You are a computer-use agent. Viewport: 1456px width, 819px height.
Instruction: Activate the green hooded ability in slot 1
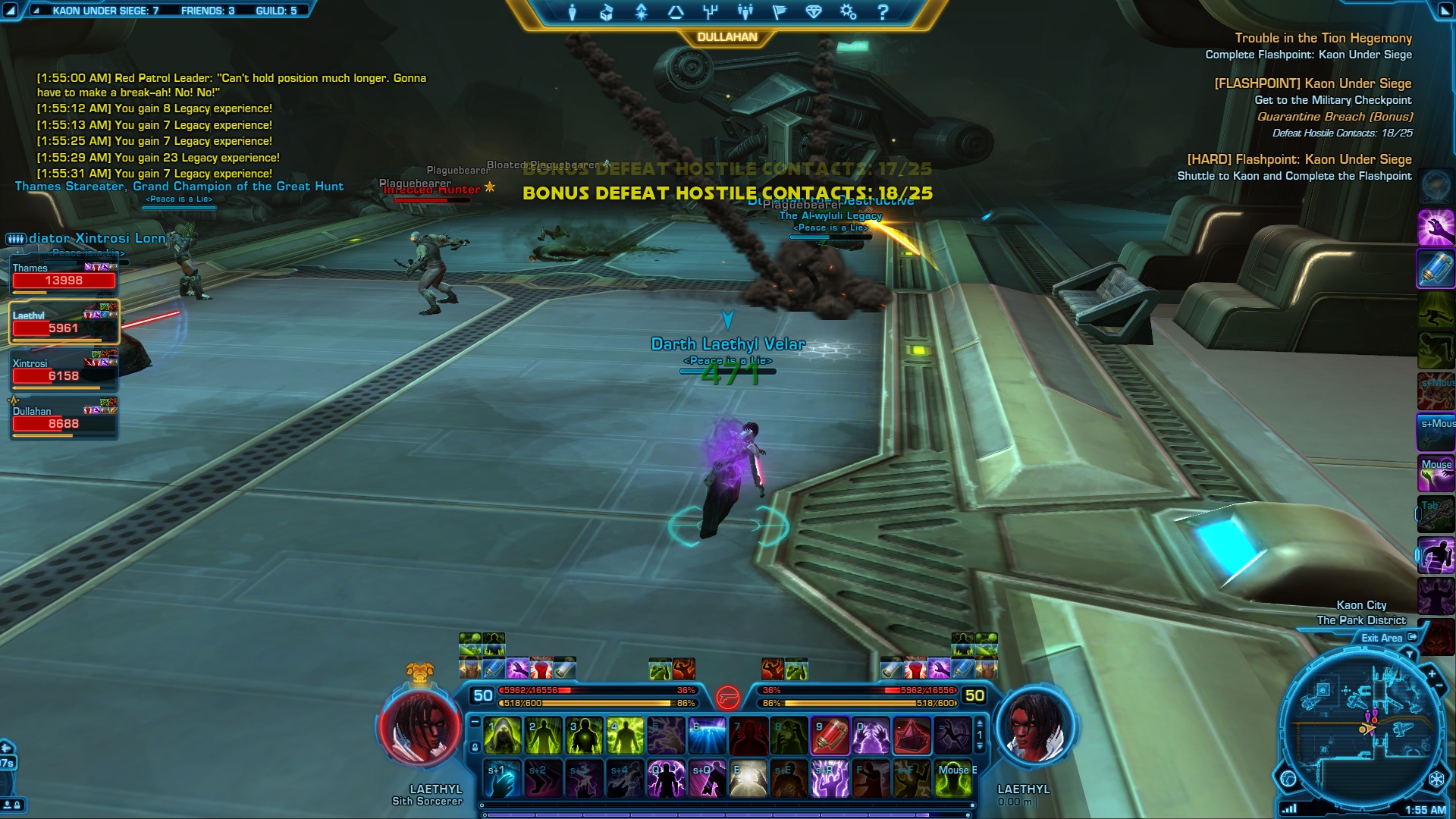pos(503,736)
